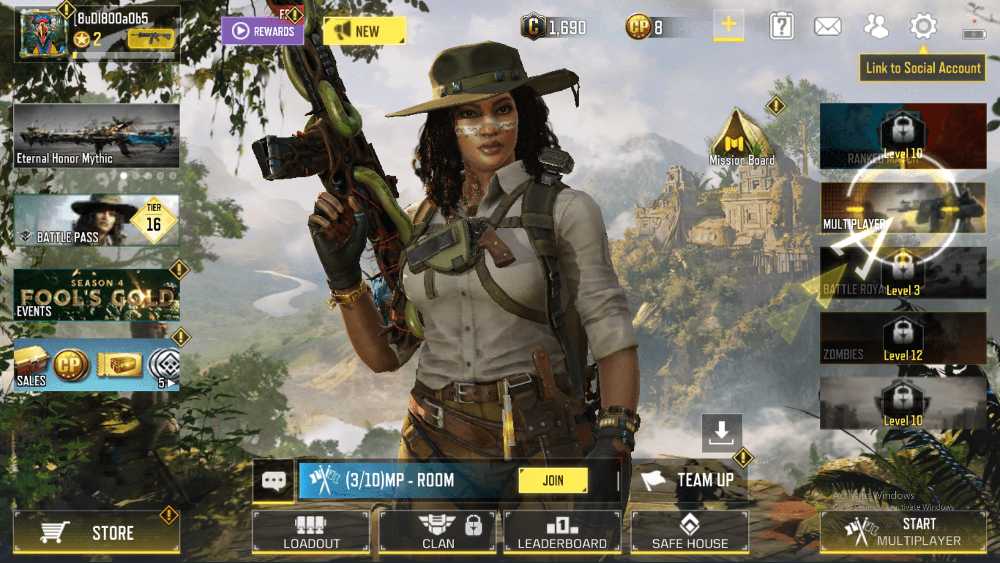The height and width of the screenshot is (563, 1000).
Task: Open the chat bubble icon
Action: click(273, 481)
